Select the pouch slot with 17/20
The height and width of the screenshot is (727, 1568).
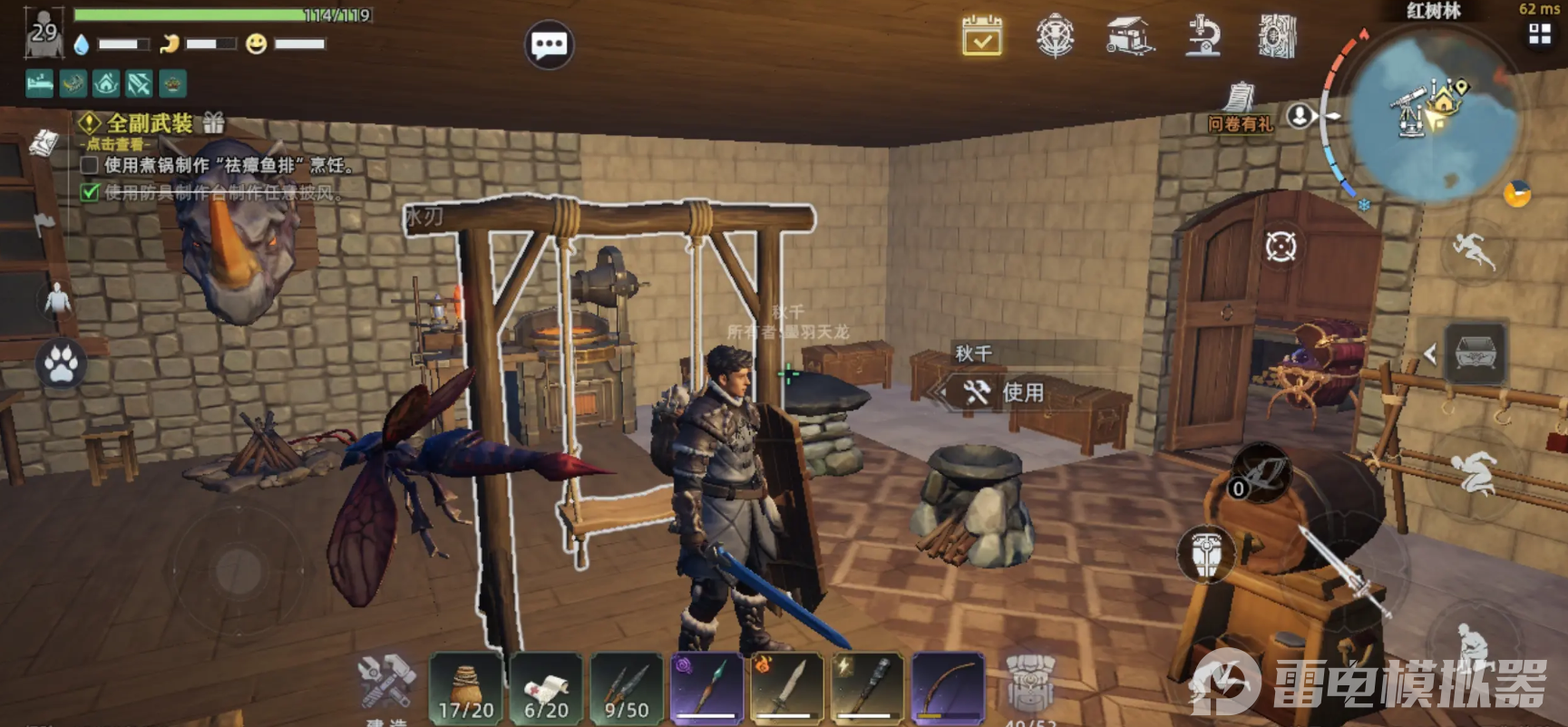click(x=466, y=689)
